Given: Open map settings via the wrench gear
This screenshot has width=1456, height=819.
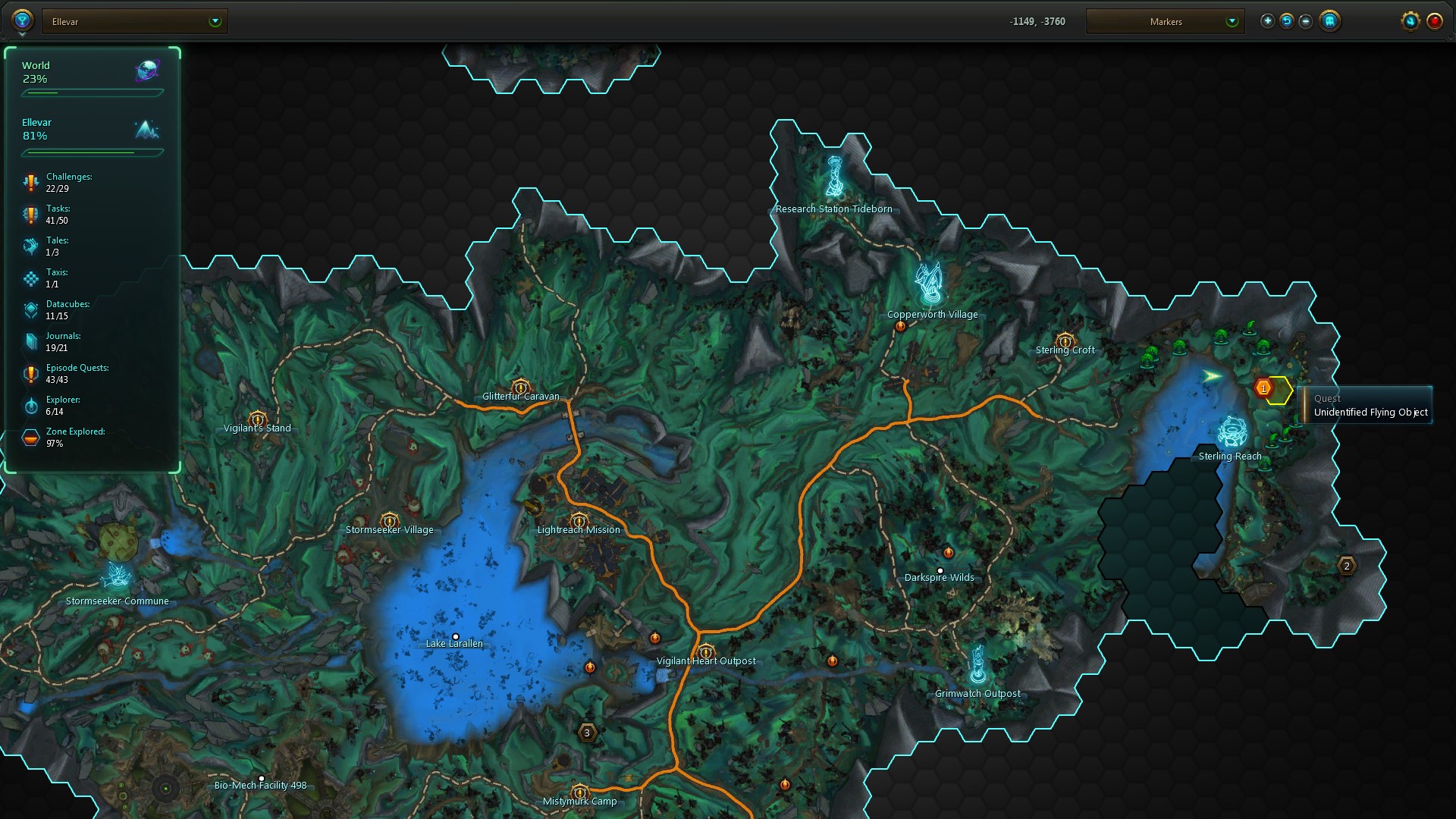Looking at the screenshot, I should [1410, 21].
